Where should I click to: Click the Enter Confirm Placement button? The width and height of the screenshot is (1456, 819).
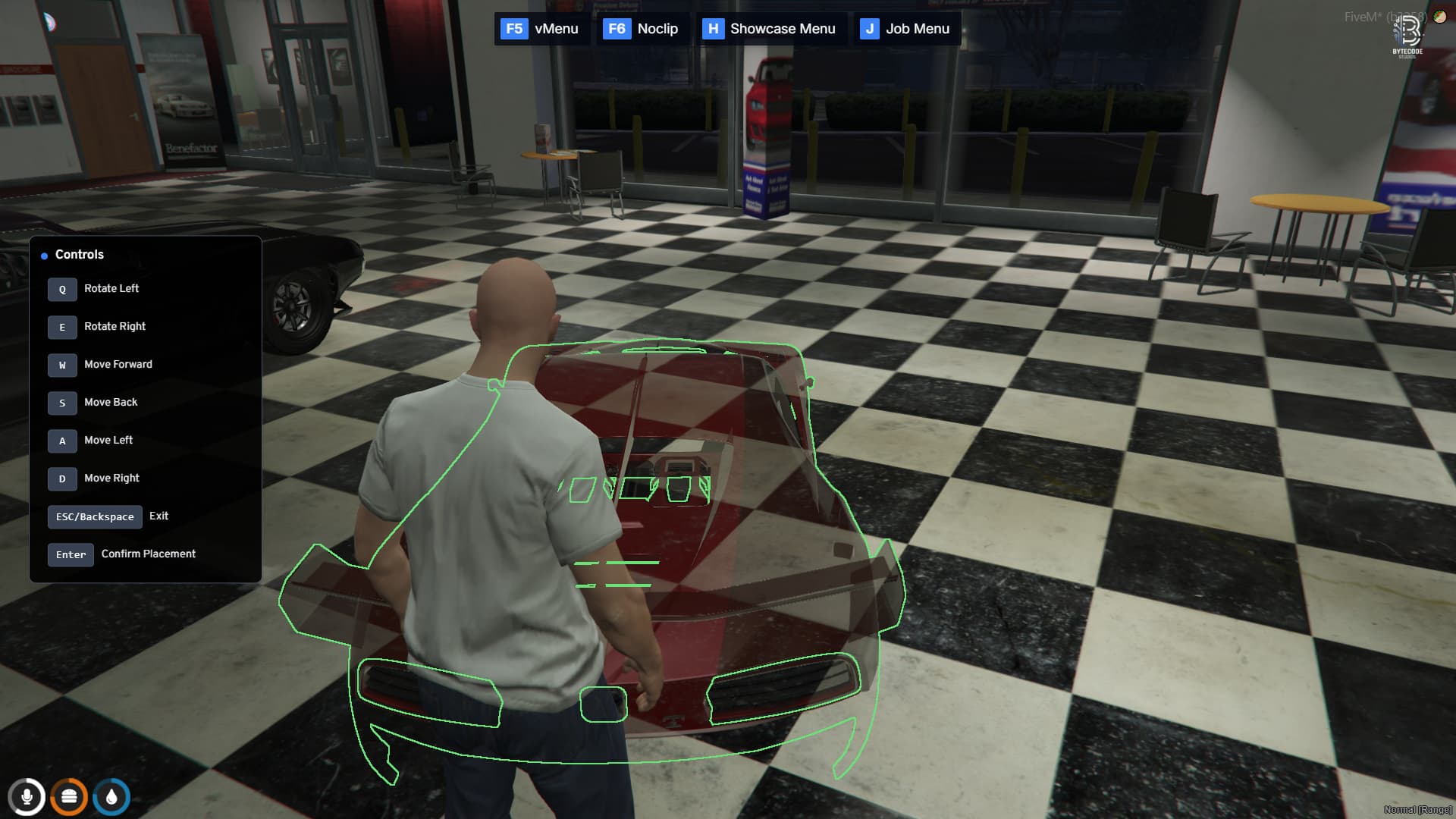71,554
